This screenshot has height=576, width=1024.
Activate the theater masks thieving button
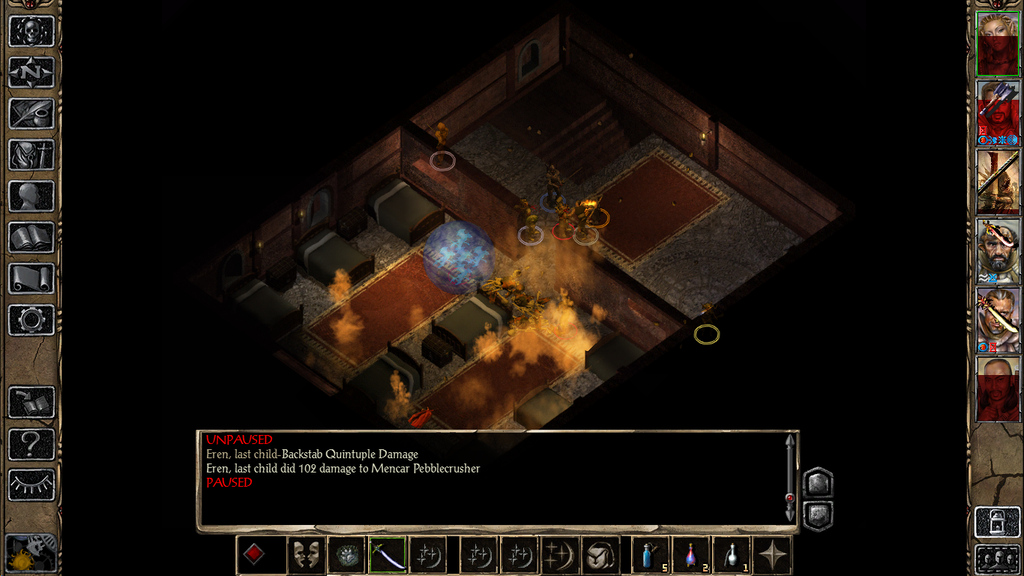[305, 556]
